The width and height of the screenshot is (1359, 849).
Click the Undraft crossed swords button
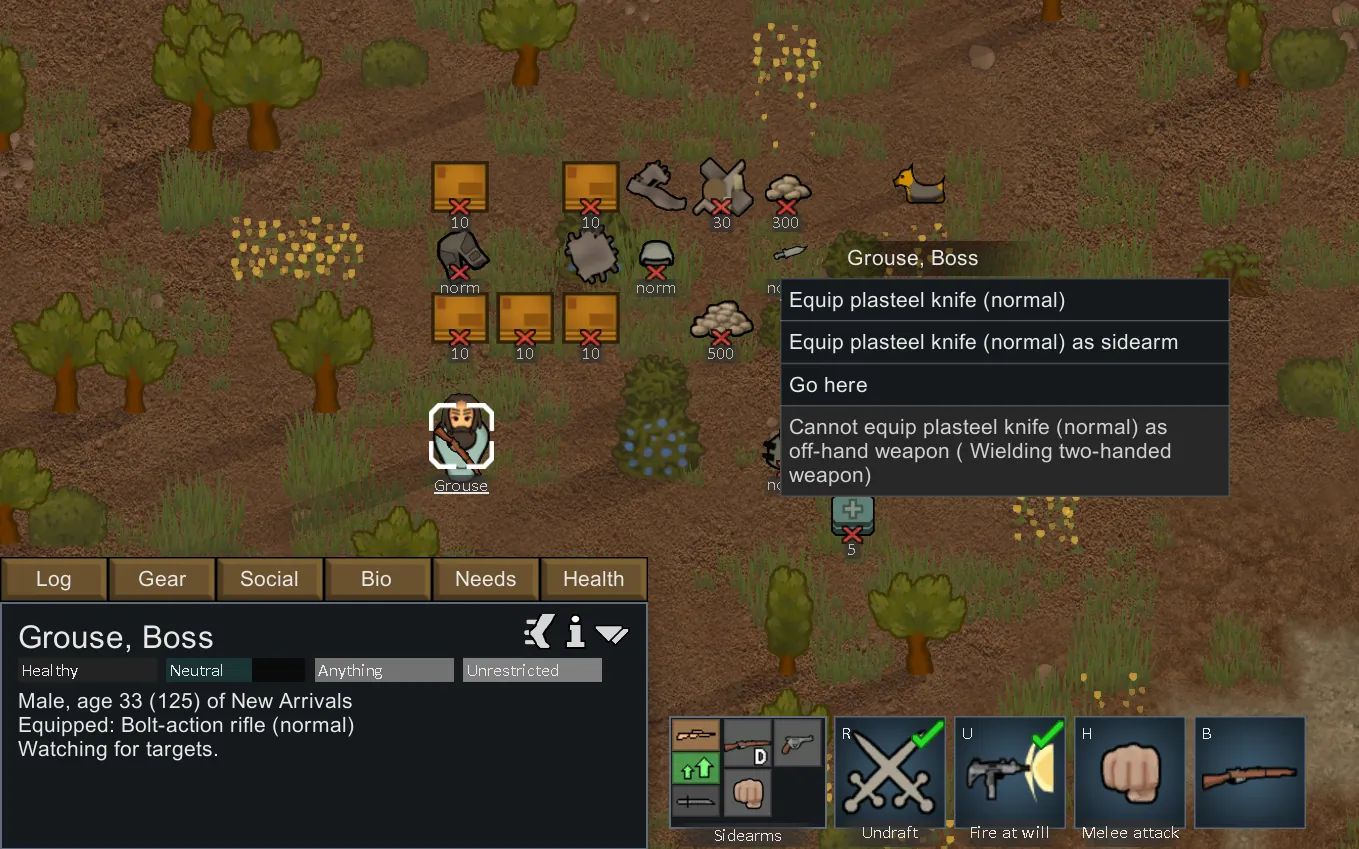click(x=889, y=772)
